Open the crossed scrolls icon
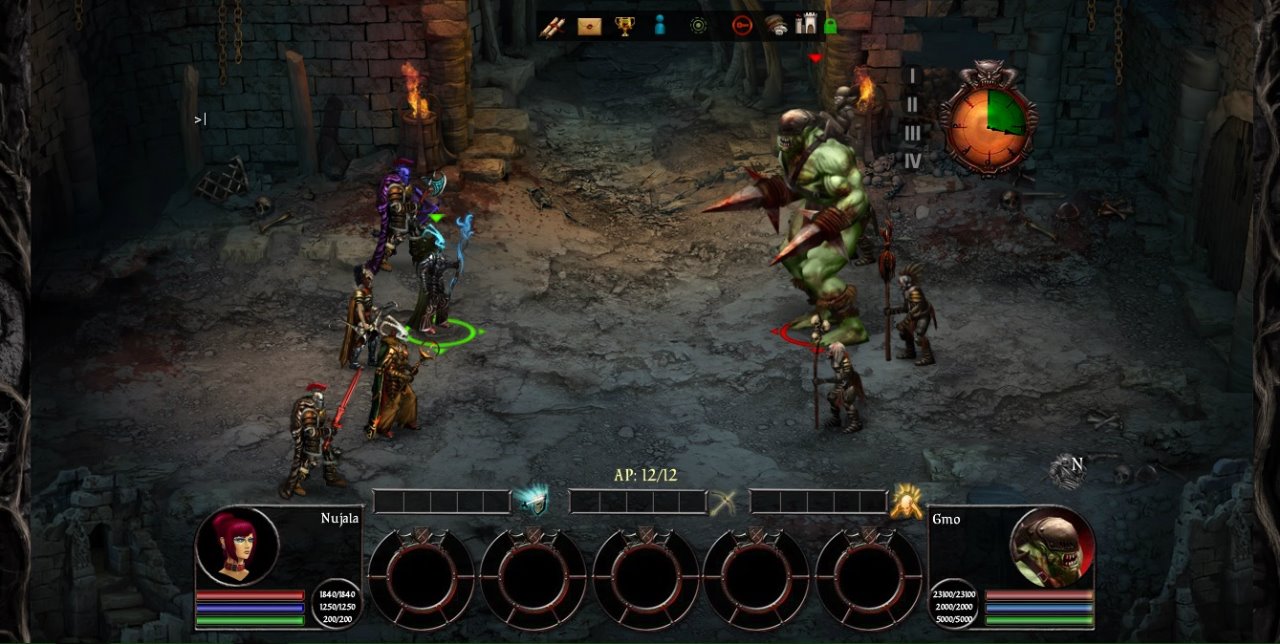 pyautogui.click(x=552, y=26)
